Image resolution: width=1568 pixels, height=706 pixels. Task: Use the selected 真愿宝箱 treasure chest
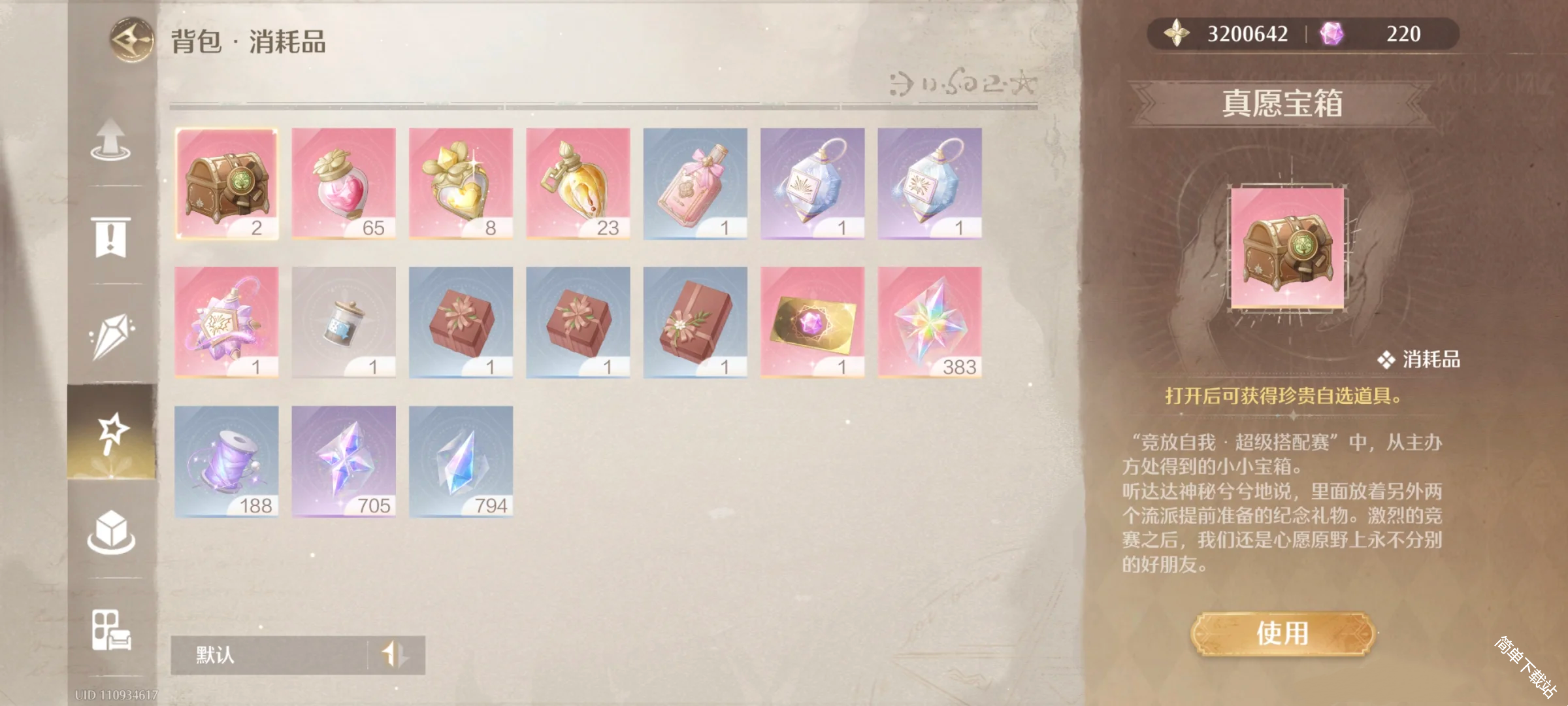pyautogui.click(x=1283, y=633)
